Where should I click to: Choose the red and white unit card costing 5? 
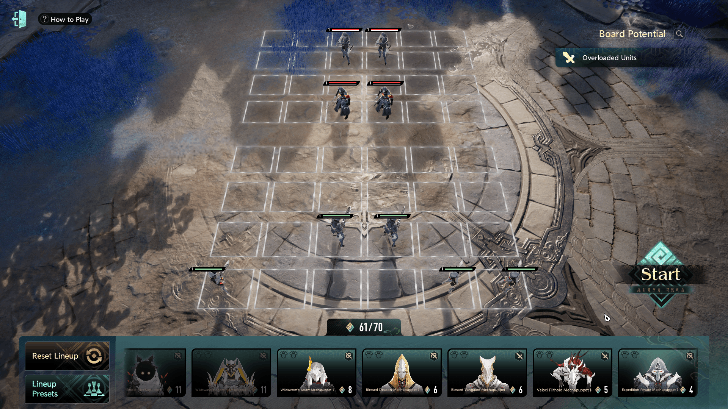coord(573,372)
